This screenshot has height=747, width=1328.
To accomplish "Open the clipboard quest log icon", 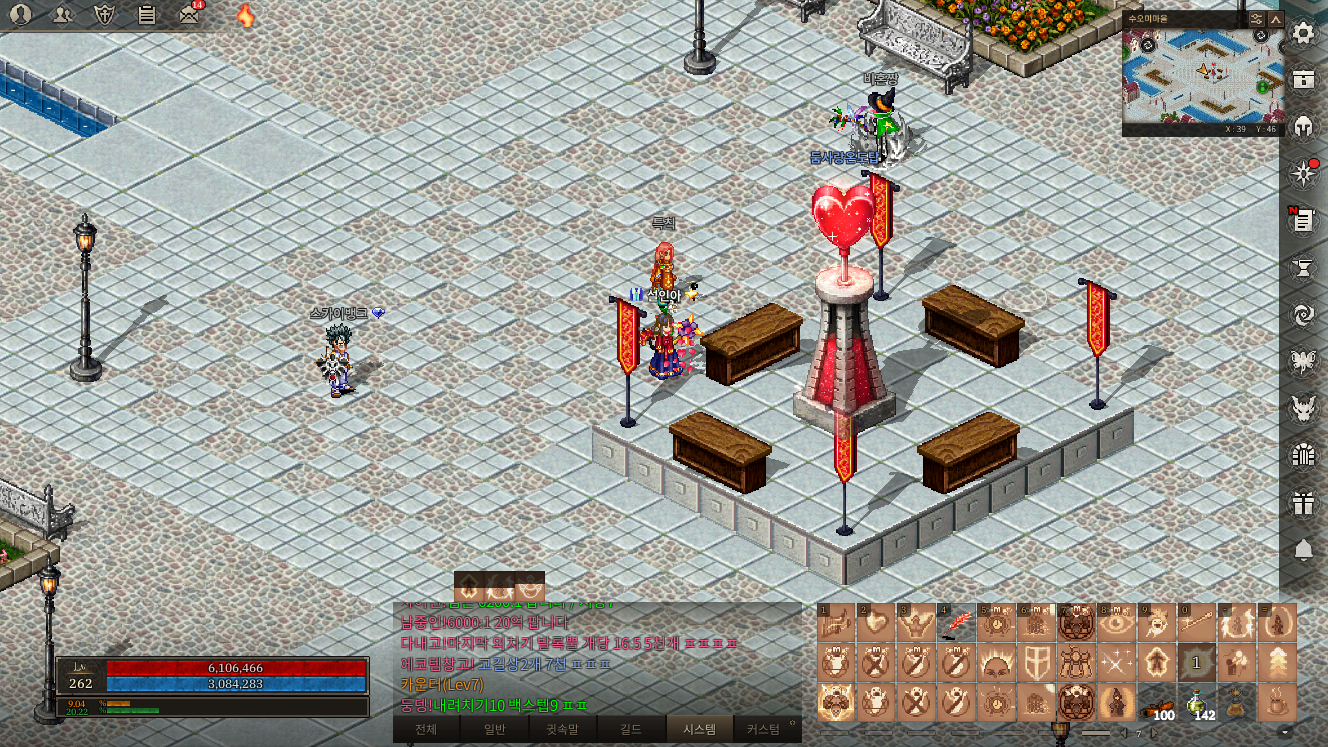I will tap(146, 14).
